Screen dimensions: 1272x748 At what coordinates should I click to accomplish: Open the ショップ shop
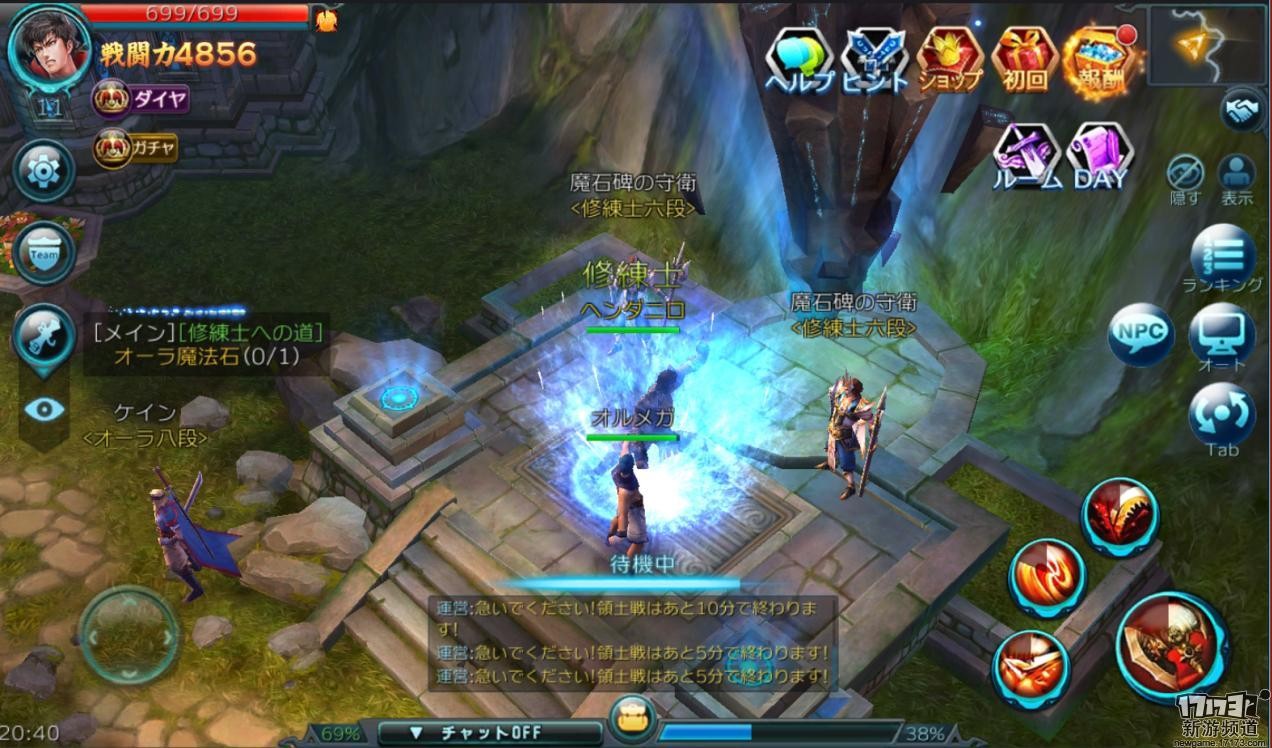[x=949, y=60]
